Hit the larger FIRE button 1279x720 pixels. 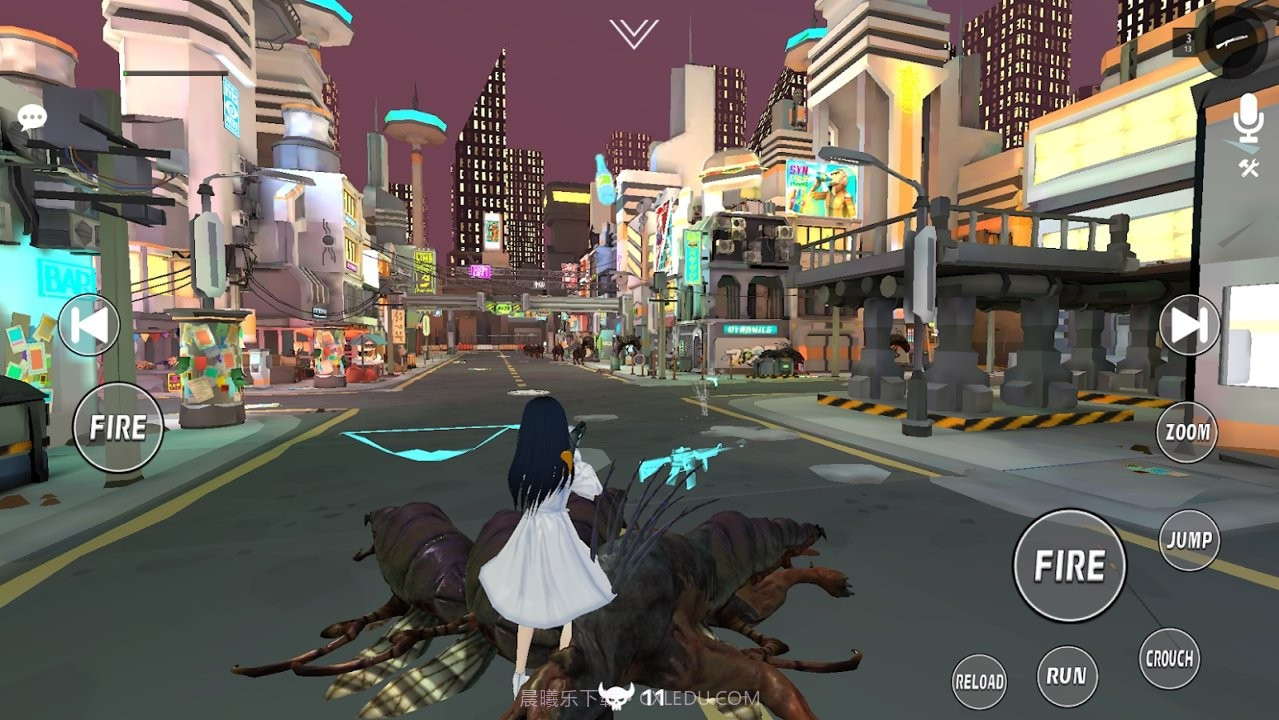1069,566
